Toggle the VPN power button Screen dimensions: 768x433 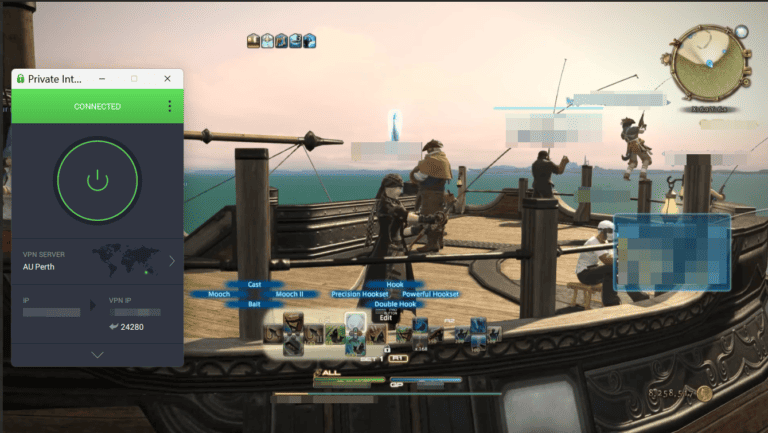point(97,180)
